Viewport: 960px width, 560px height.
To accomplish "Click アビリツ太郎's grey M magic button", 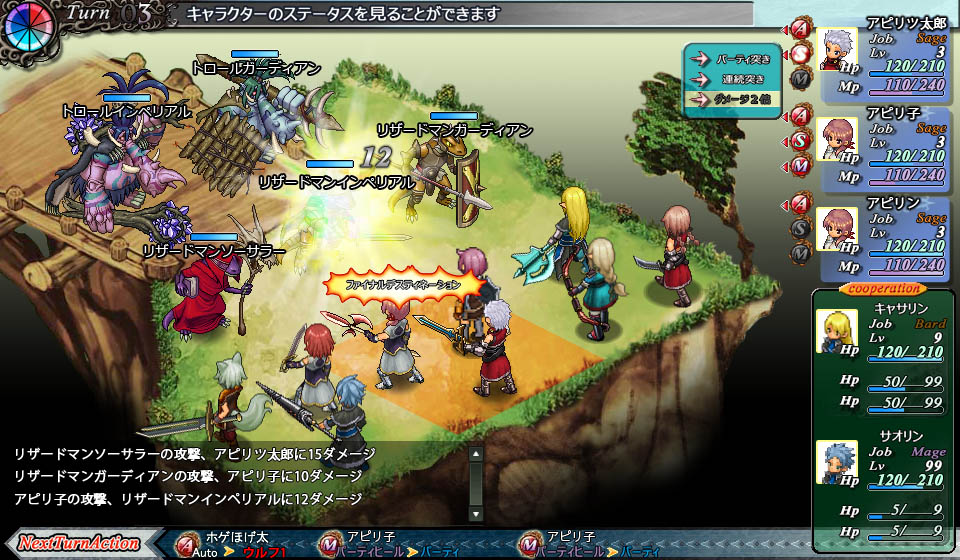I will click(800, 75).
